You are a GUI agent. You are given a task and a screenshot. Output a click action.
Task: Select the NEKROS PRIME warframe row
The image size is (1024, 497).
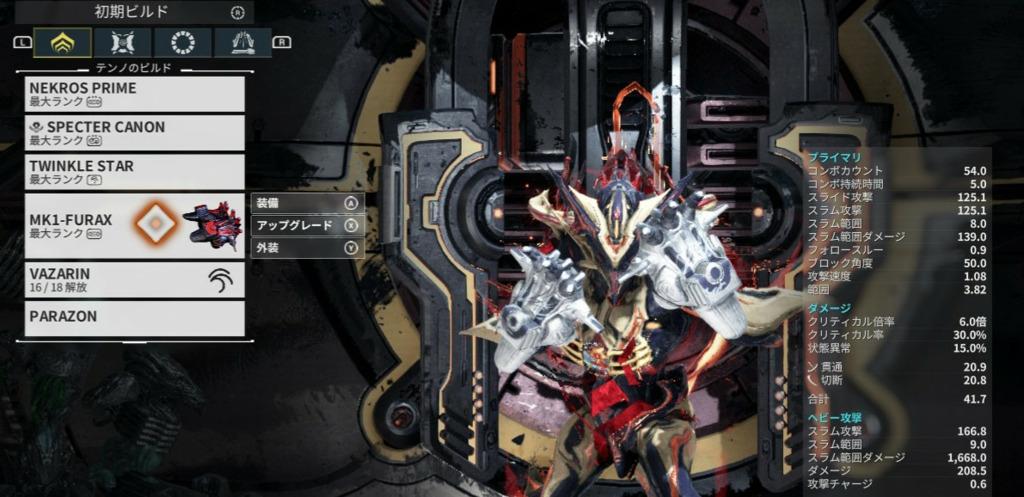tap(135, 94)
